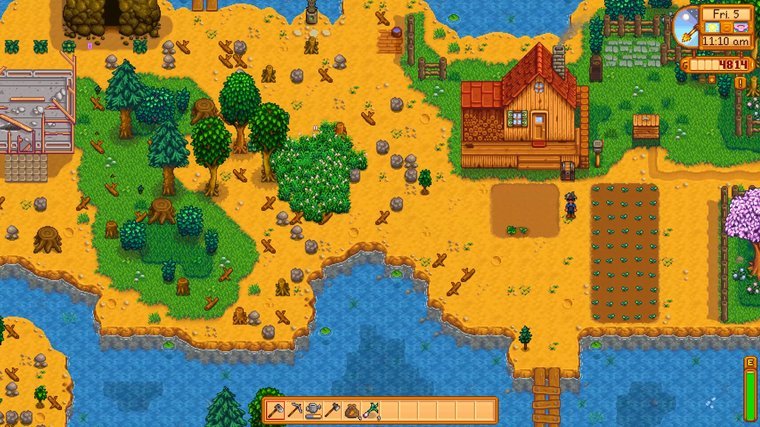Select the hoe in the hotbar
Viewport: 760px width, 427px height.
pyautogui.click(x=275, y=410)
